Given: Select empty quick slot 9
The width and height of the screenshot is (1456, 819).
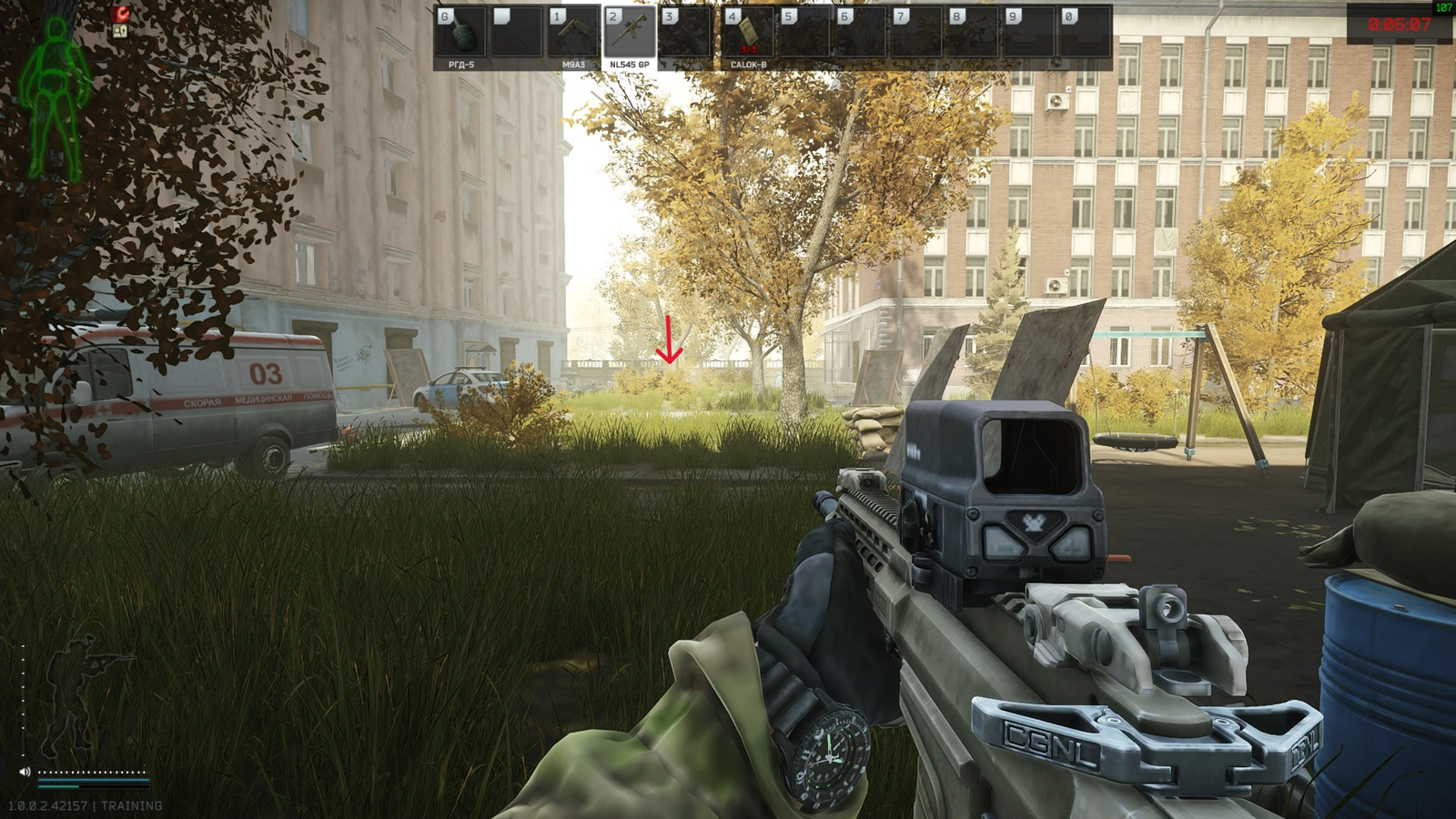Looking at the screenshot, I should 1028,30.
